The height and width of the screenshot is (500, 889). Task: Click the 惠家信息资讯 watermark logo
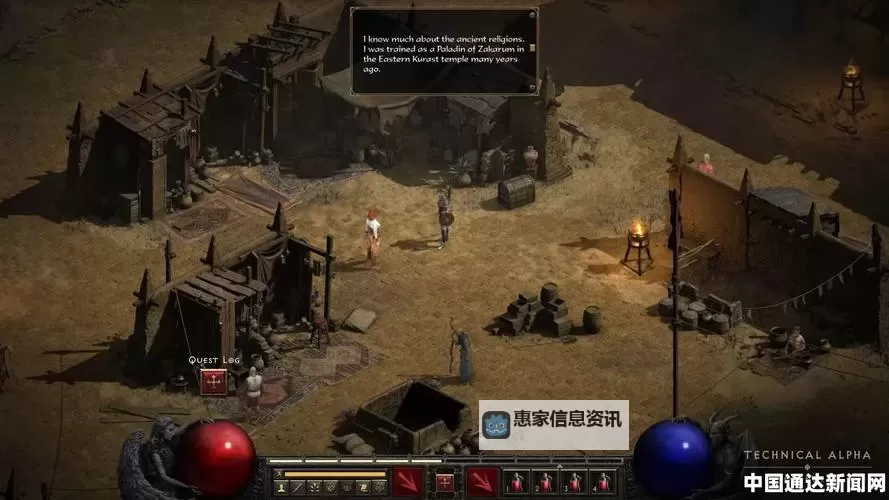[x=554, y=425]
